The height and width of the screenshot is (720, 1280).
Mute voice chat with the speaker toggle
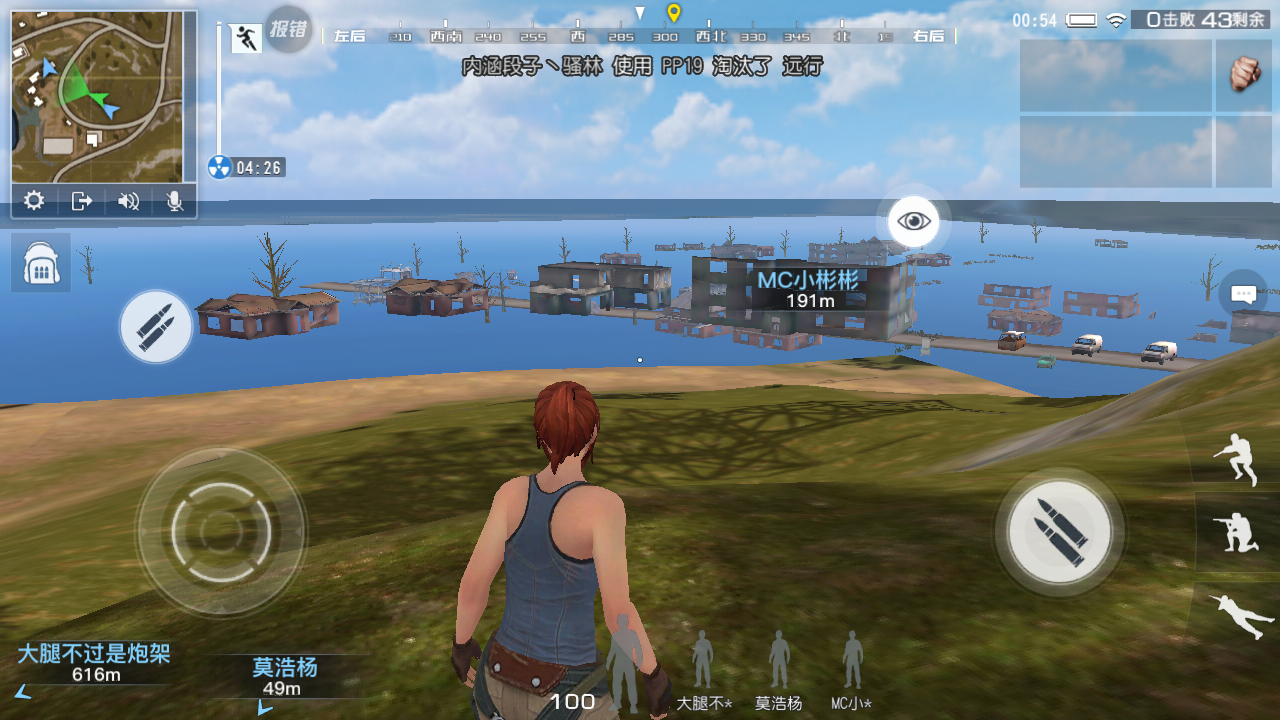[x=126, y=201]
